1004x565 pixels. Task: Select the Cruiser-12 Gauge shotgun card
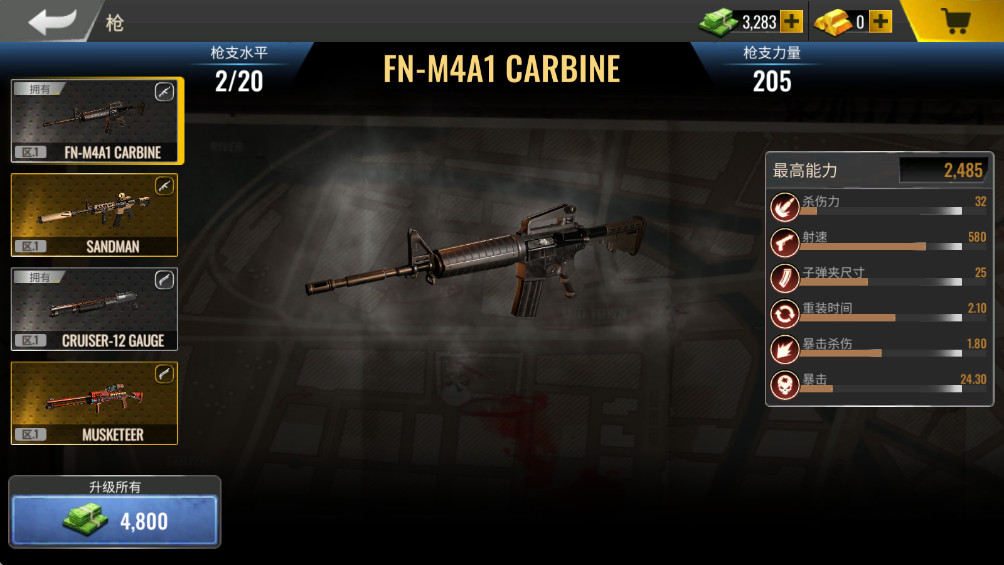coord(94,309)
